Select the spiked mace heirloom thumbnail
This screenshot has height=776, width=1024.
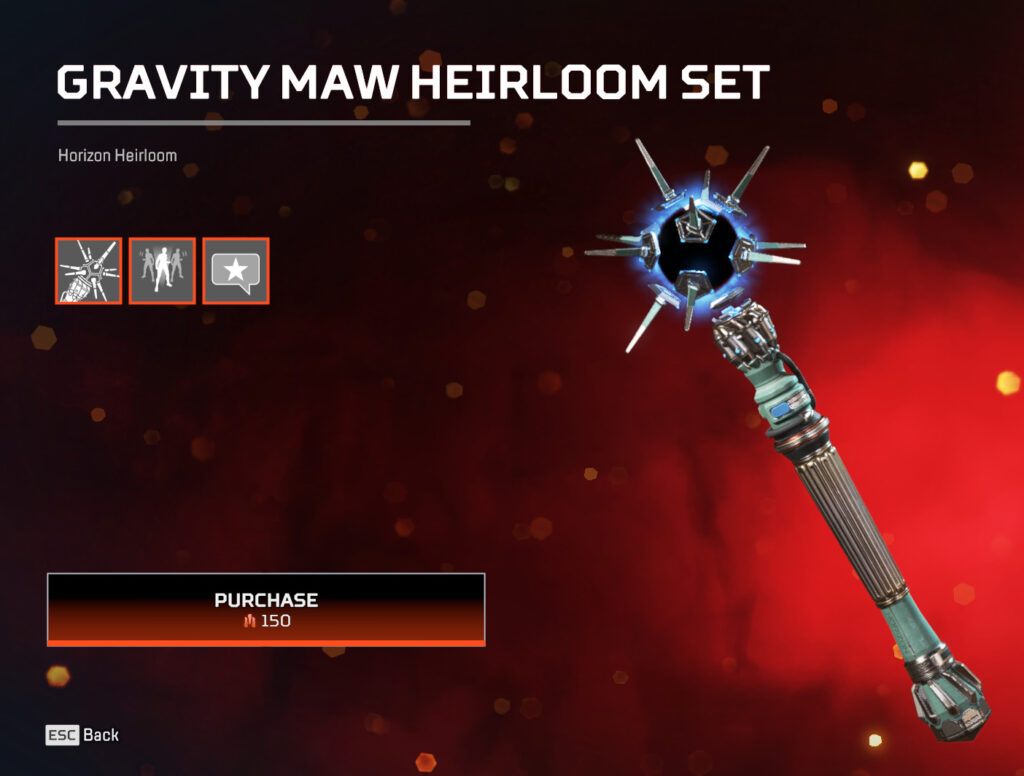click(x=89, y=271)
